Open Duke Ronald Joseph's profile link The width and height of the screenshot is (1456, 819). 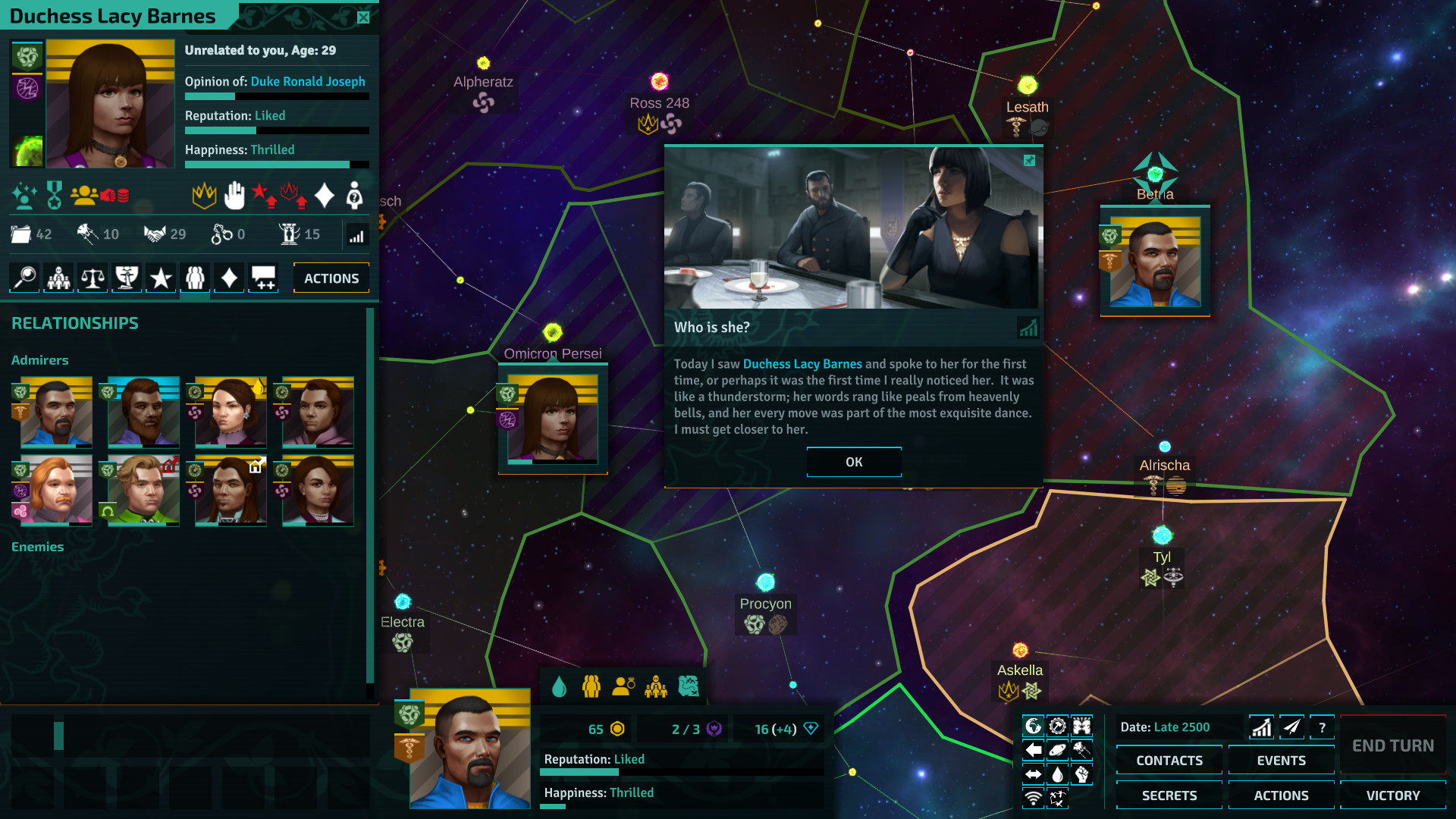308,81
